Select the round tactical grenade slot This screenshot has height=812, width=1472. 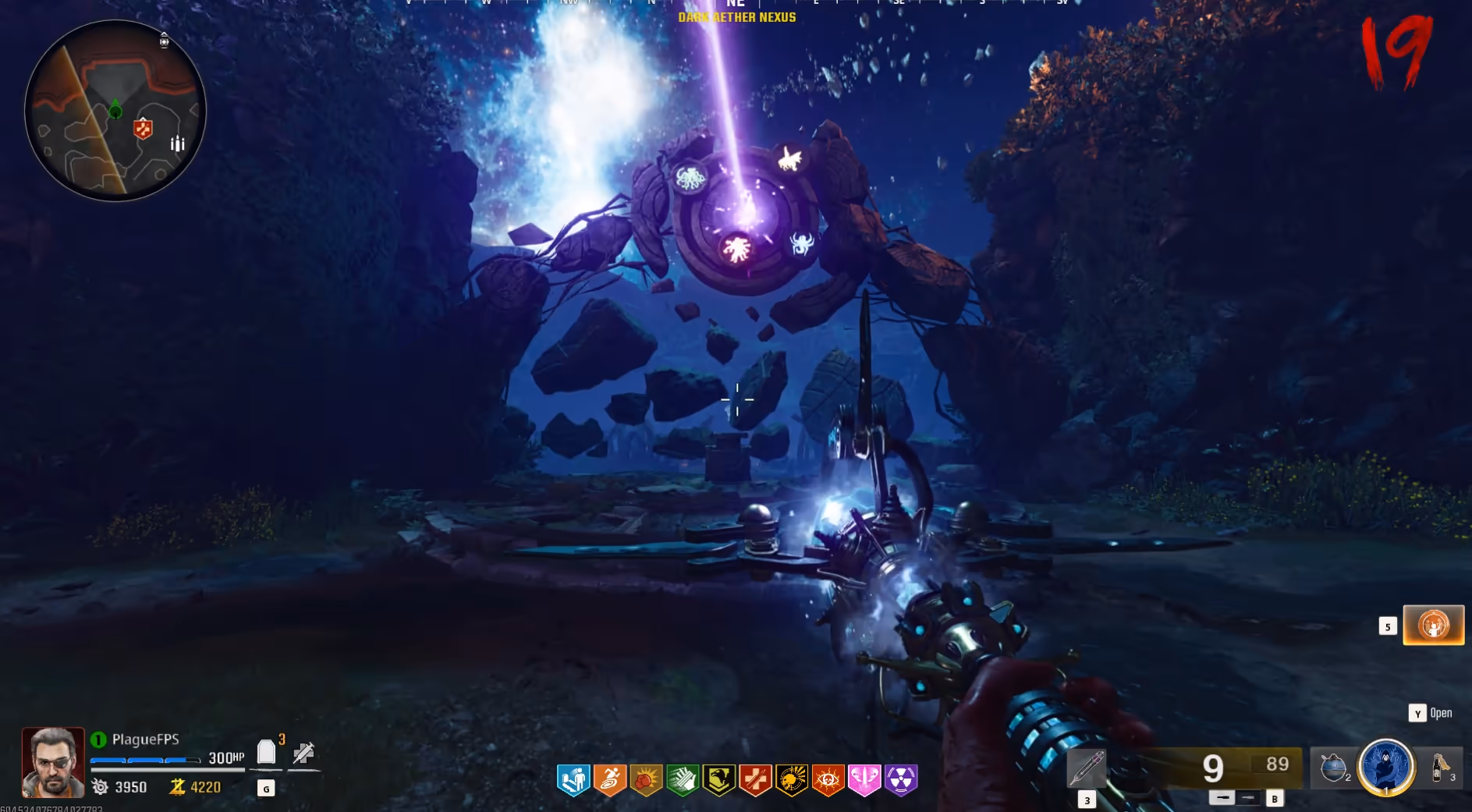[x=1333, y=768]
